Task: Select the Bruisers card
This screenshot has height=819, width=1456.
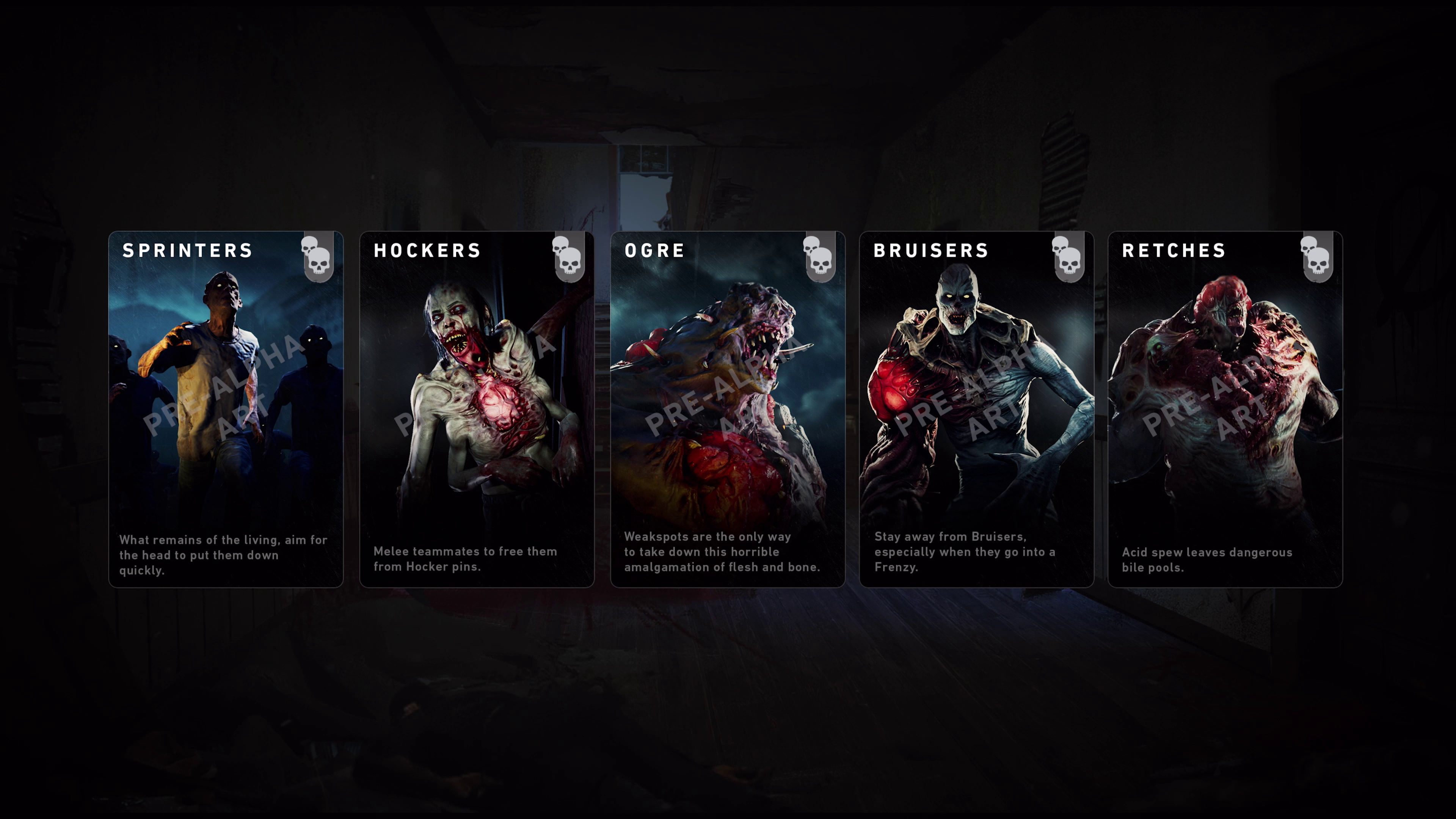Action: tap(976, 409)
